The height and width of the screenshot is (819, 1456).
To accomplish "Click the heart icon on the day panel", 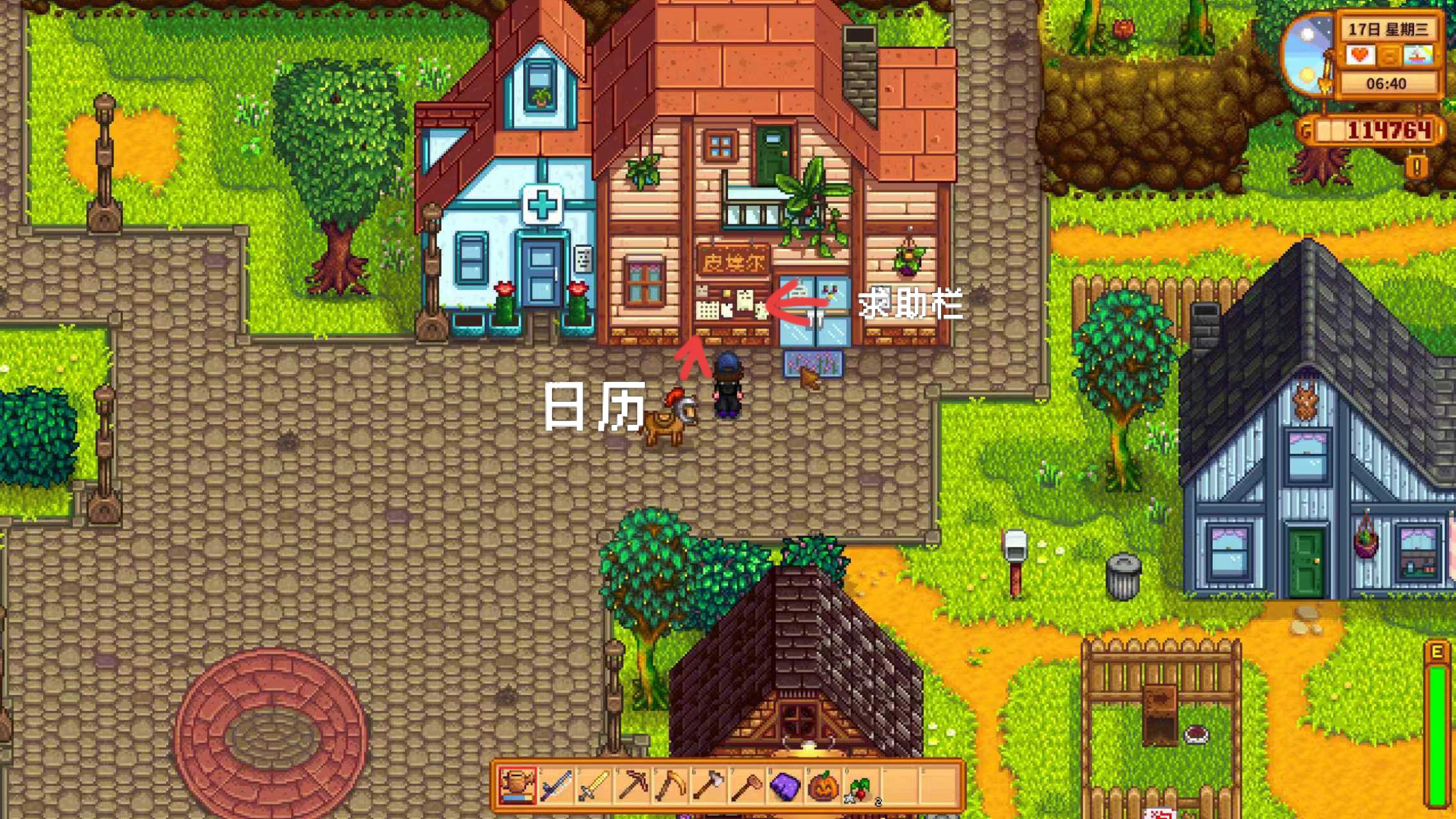I will [1359, 55].
